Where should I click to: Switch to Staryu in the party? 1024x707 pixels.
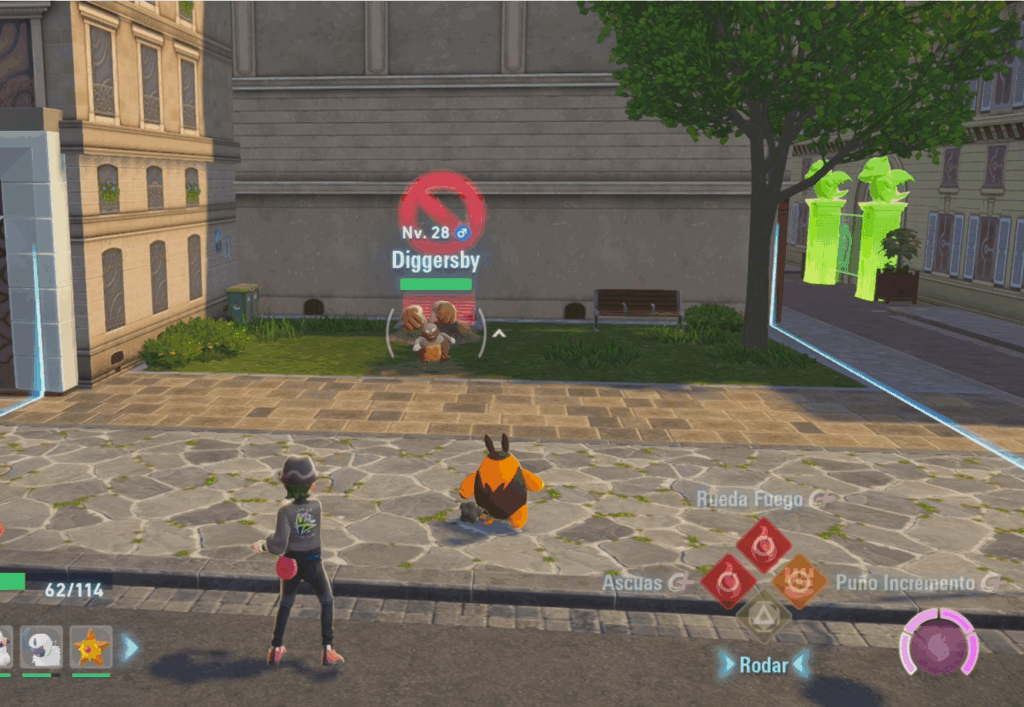click(91, 647)
